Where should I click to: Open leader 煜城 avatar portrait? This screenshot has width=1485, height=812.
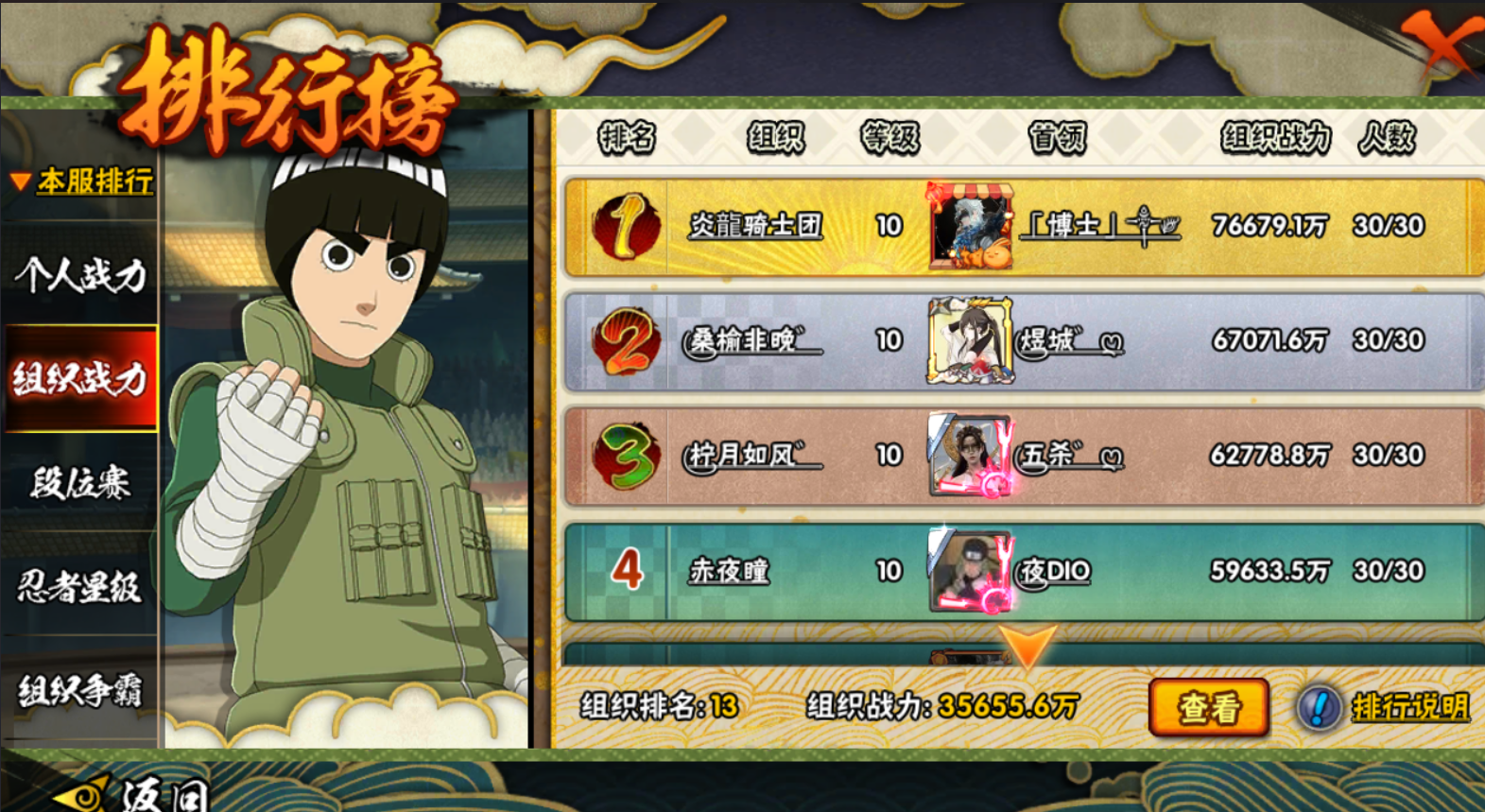click(971, 341)
